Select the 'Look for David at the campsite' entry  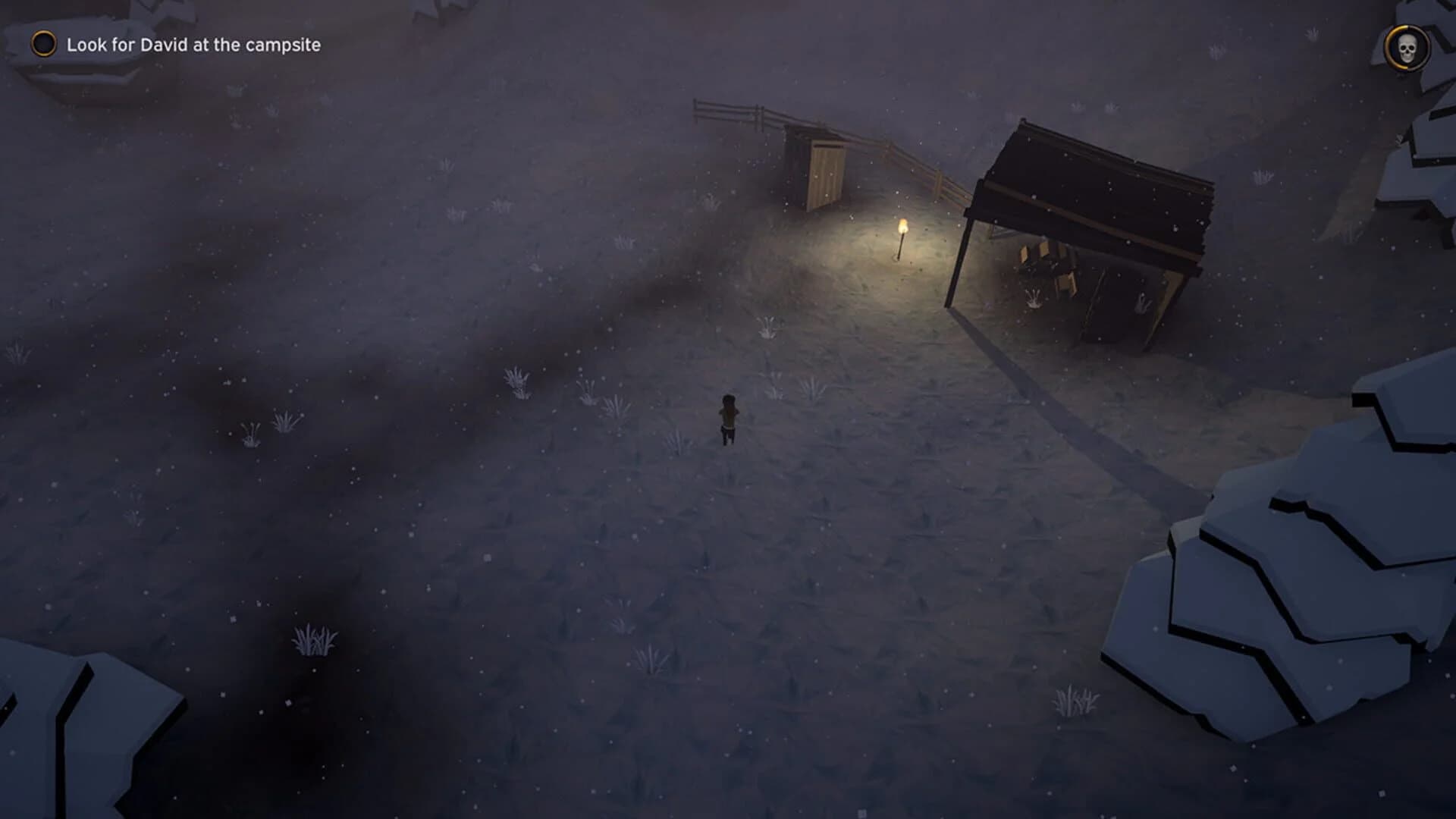pyautogui.click(x=193, y=44)
